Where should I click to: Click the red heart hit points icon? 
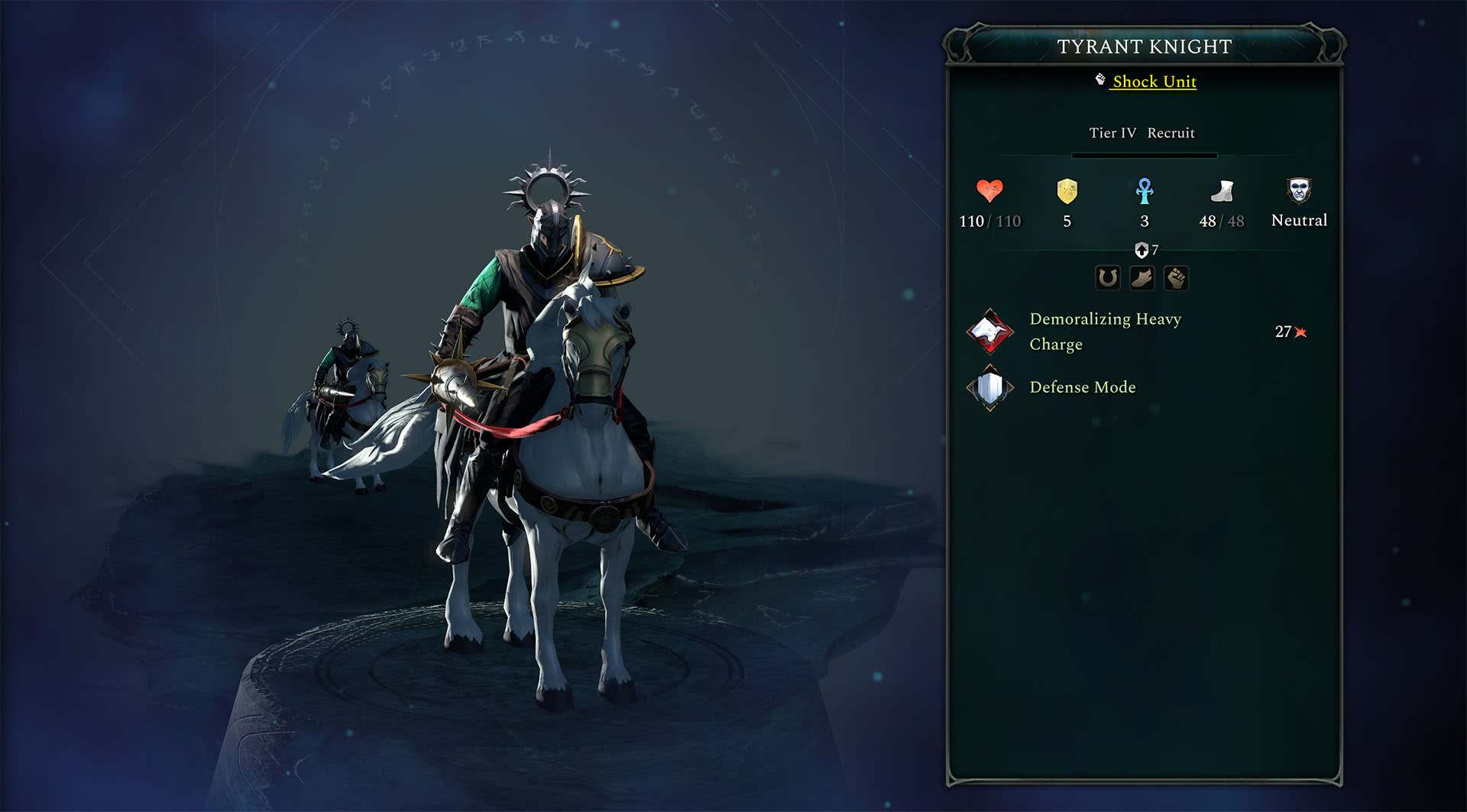point(989,190)
